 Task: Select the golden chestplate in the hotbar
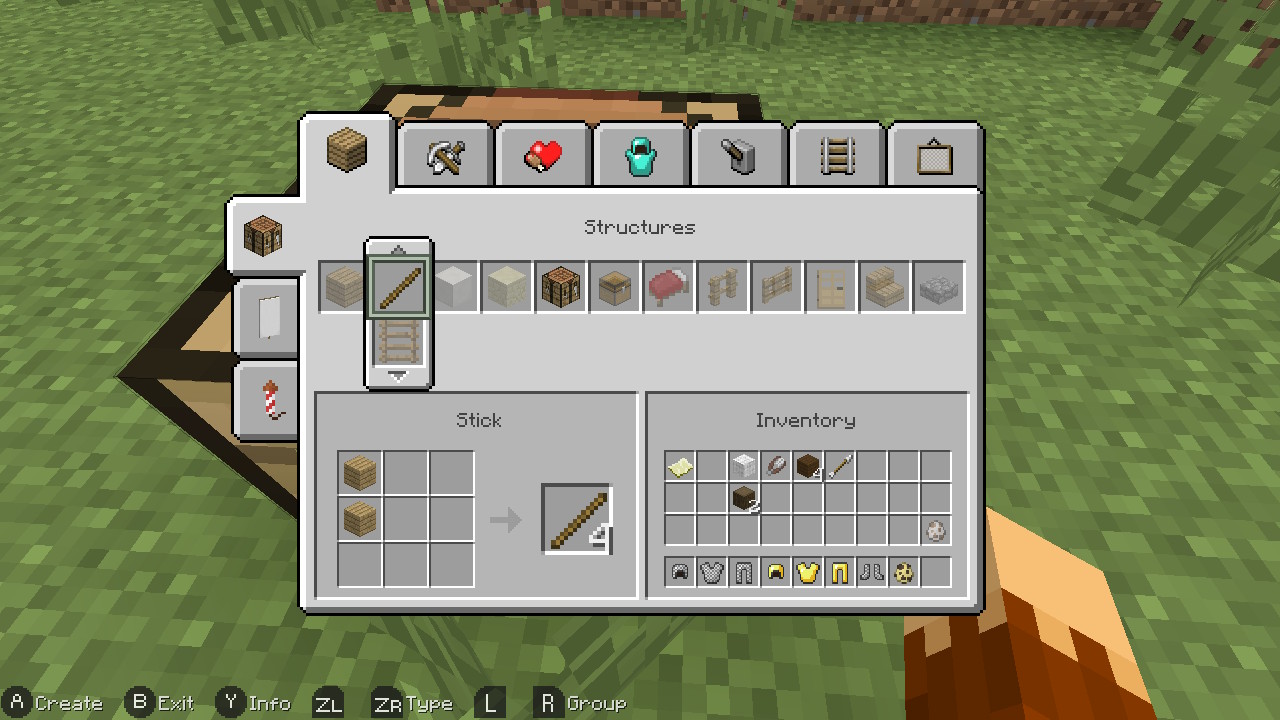808,573
